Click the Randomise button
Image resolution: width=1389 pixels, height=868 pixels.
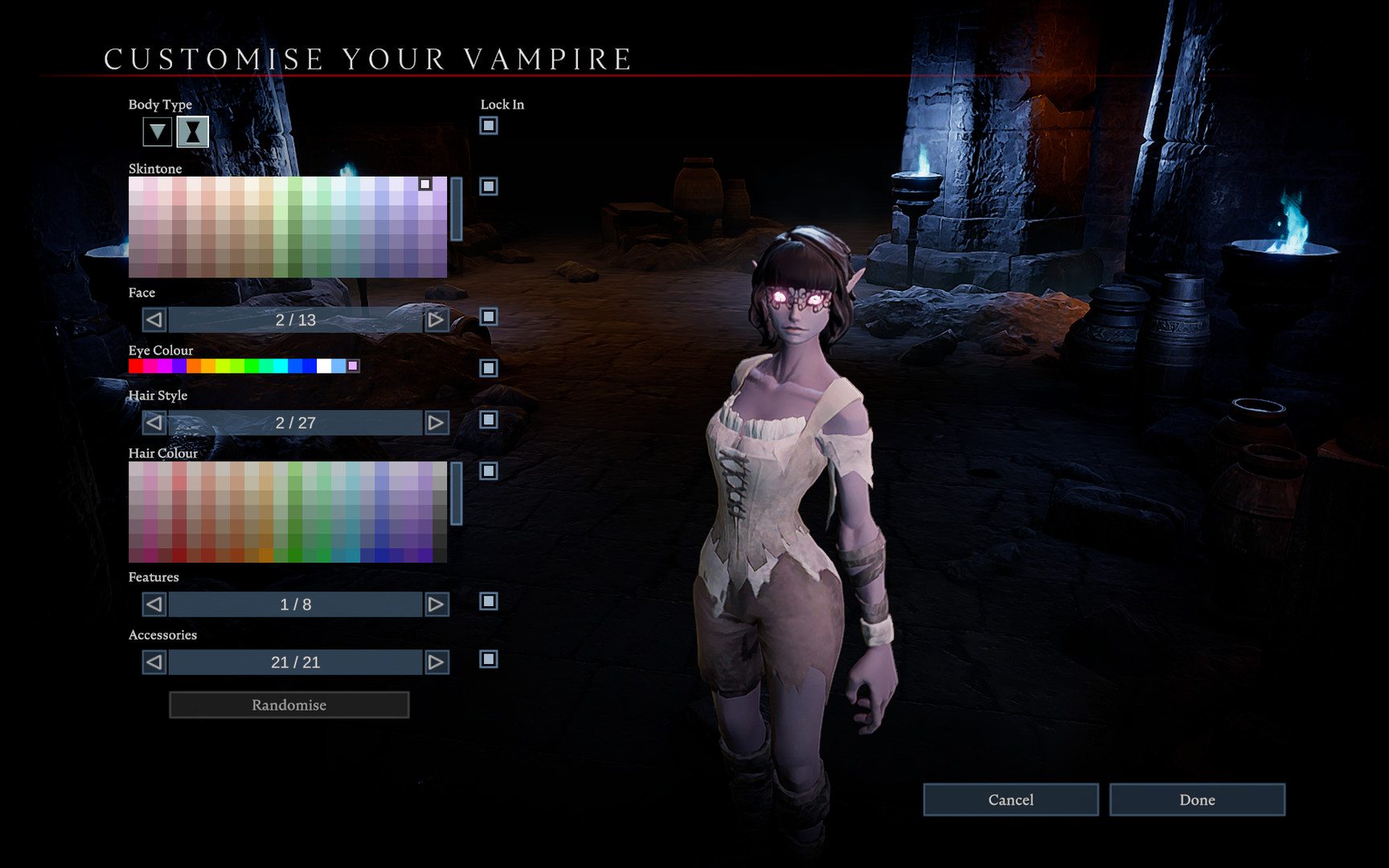coord(288,705)
